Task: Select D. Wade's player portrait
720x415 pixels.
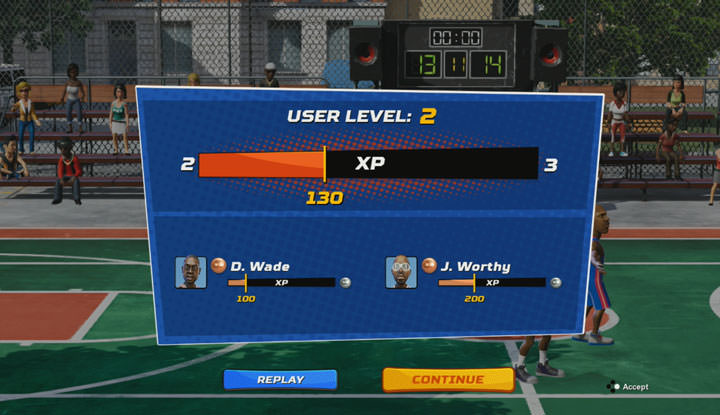Action: point(191,272)
